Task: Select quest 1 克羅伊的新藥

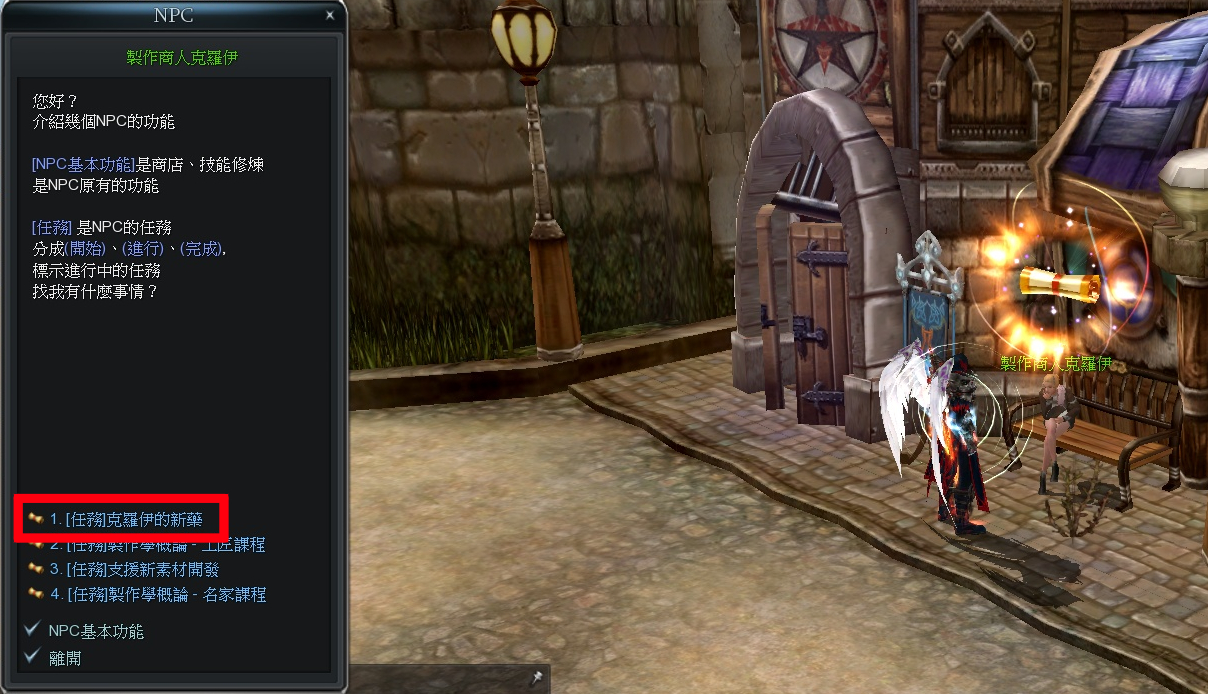Action: (x=126, y=519)
